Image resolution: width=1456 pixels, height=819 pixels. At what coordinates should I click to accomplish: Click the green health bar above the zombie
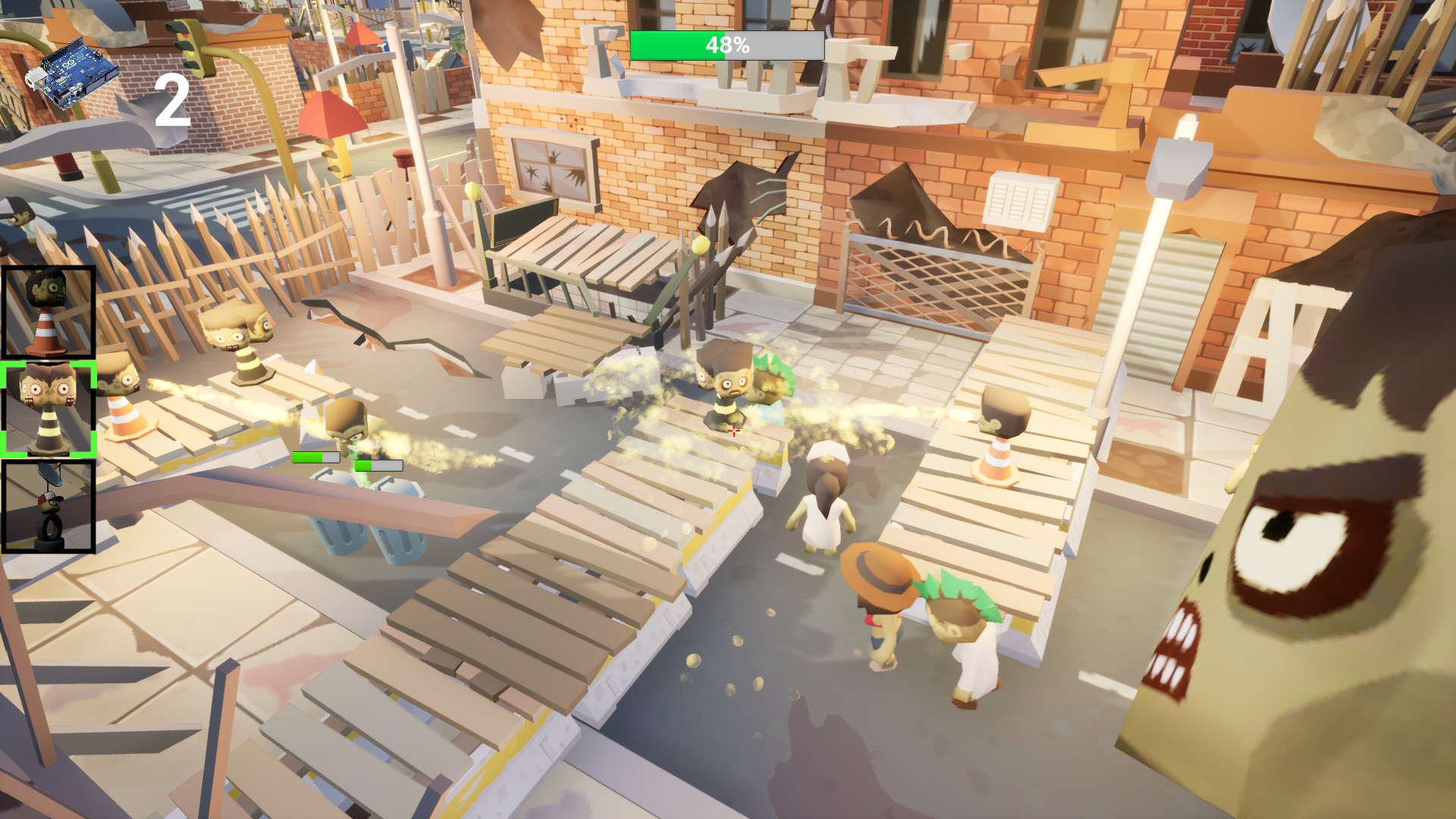click(315, 457)
